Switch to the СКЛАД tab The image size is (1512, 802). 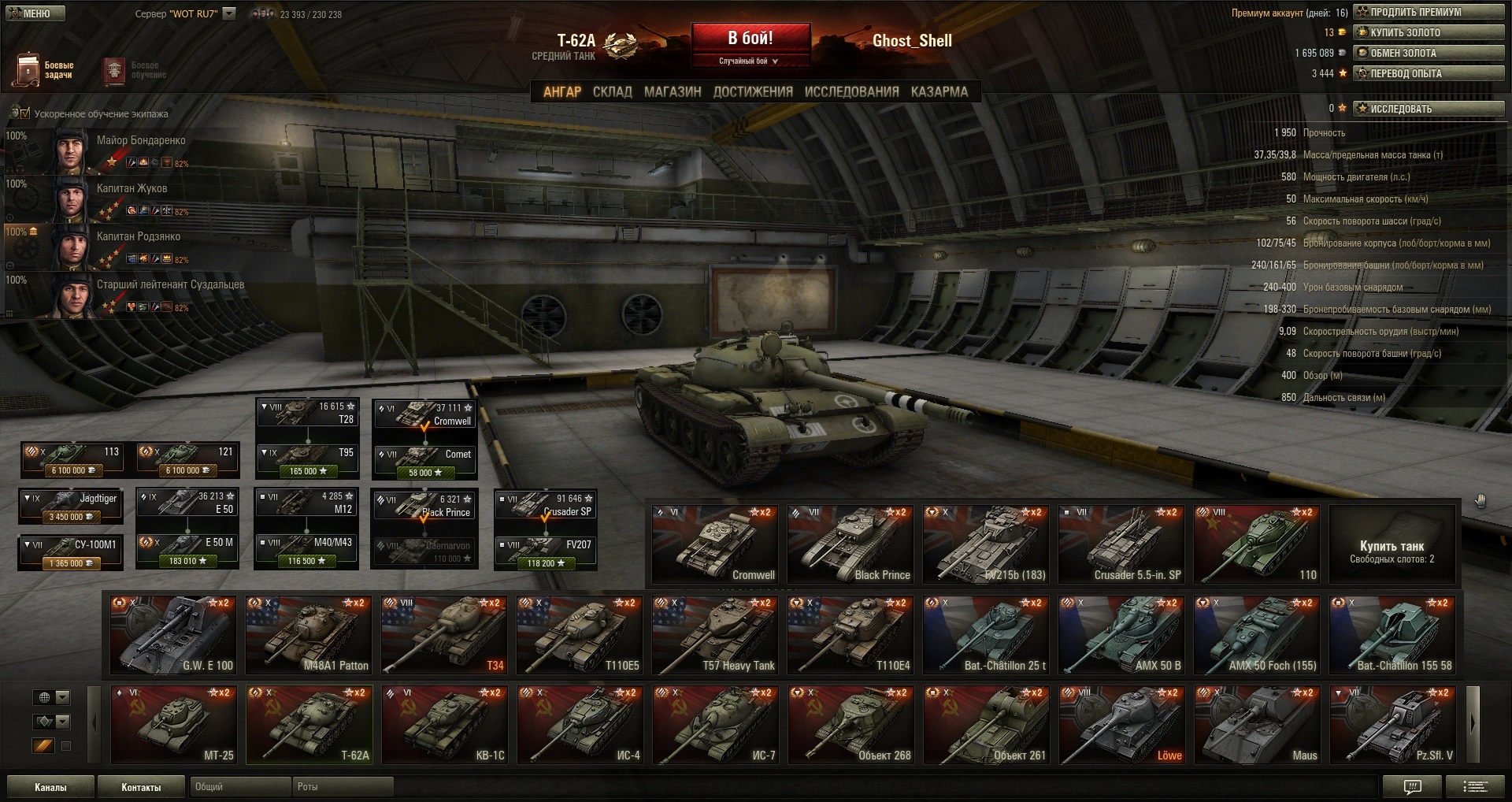(x=612, y=92)
